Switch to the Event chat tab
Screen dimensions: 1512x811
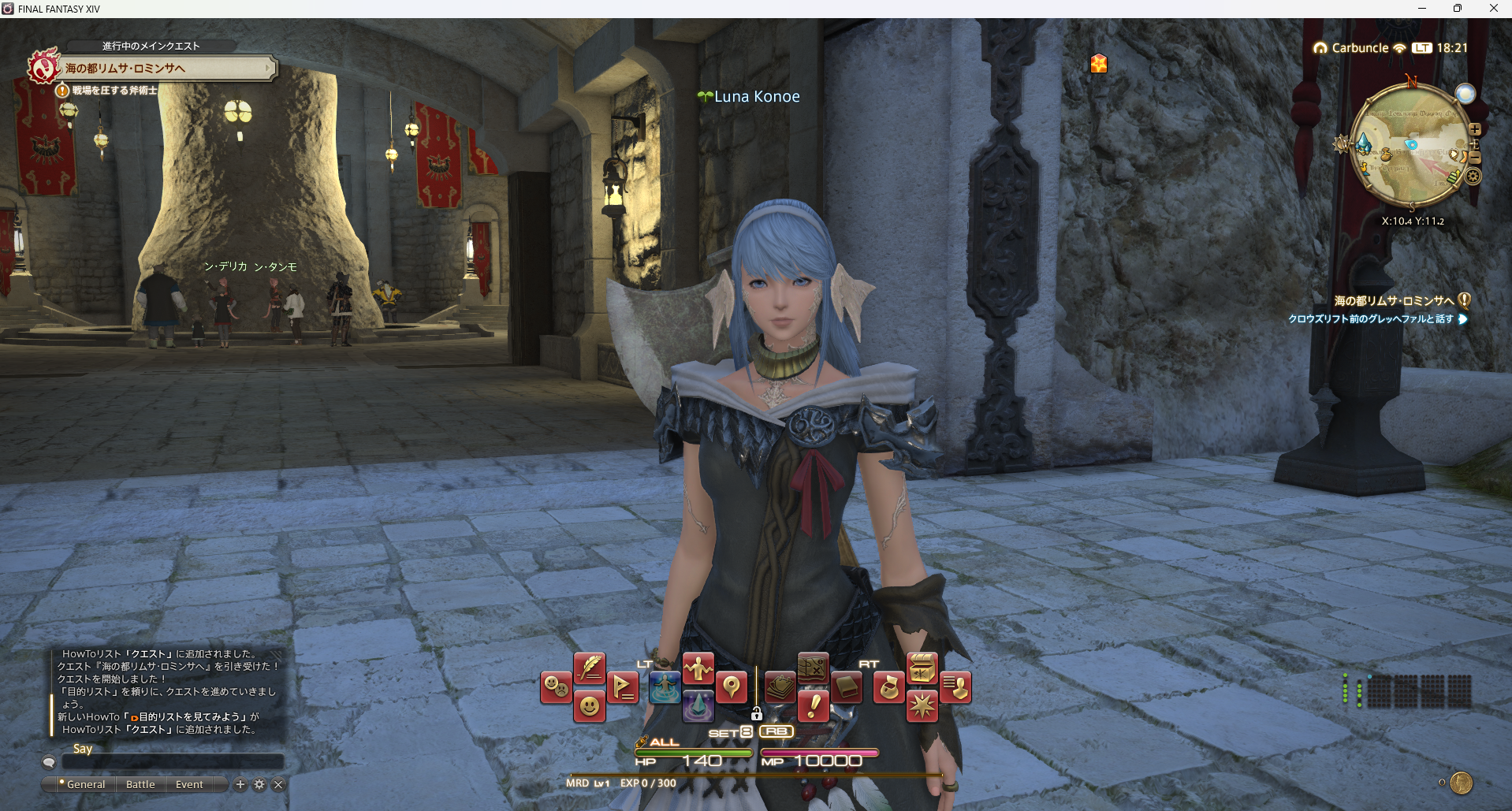point(189,784)
